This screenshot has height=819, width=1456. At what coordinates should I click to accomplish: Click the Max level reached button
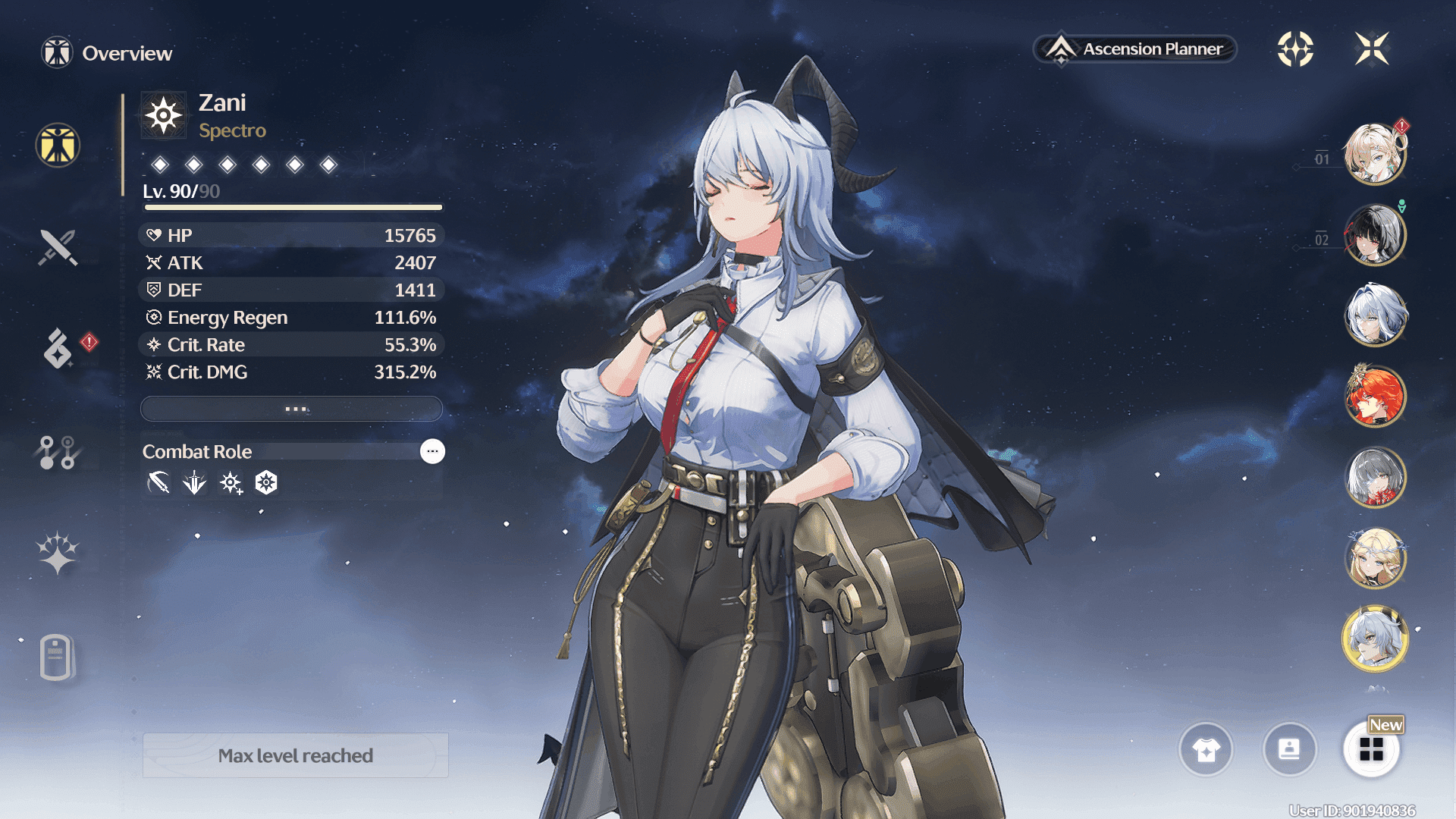click(x=296, y=755)
